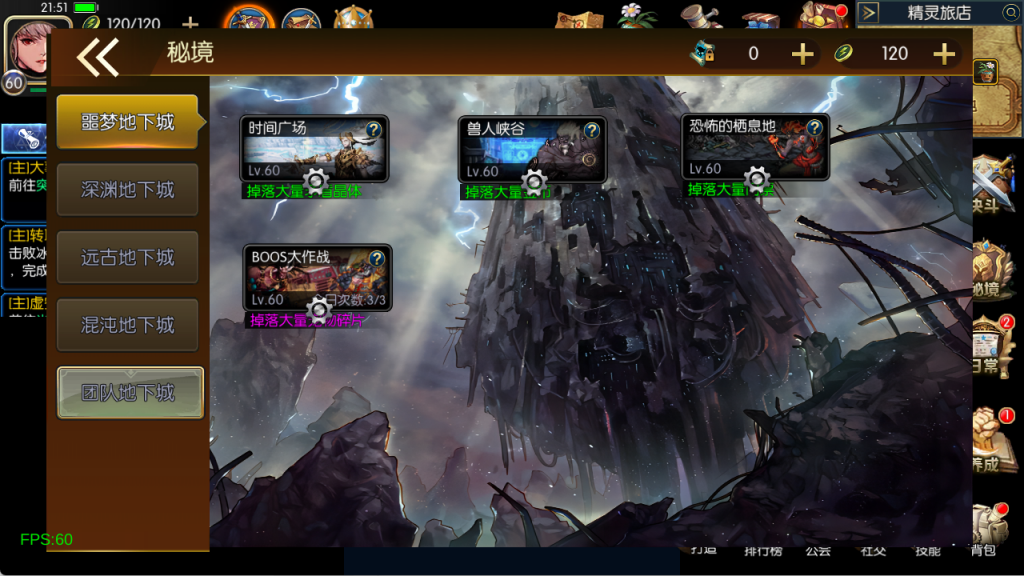Tap the question mark on BOOS大作战

[x=376, y=259]
